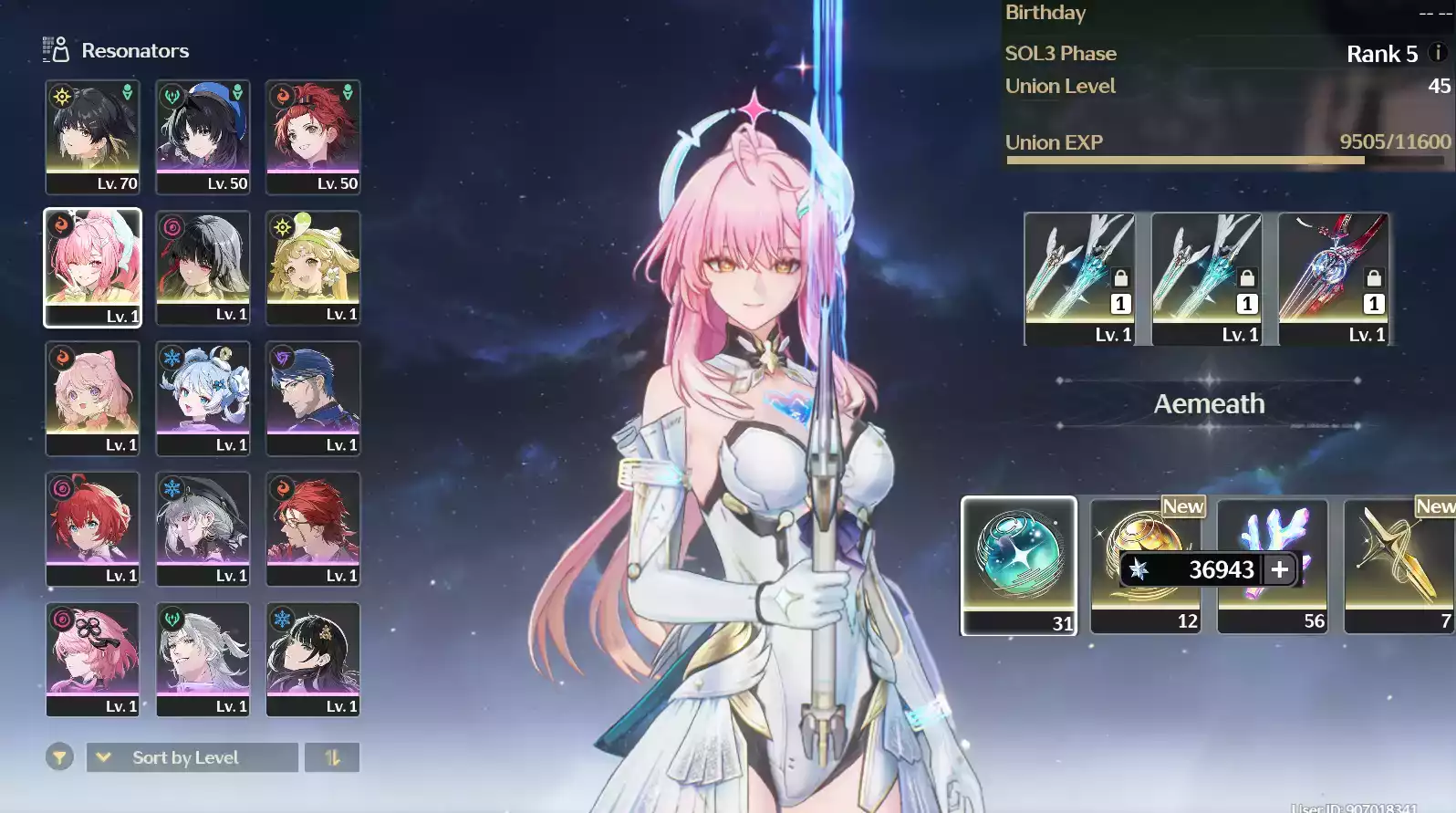The image size is (1456, 813).
Task: Open the Sort by Level dropdown
Action: click(192, 757)
